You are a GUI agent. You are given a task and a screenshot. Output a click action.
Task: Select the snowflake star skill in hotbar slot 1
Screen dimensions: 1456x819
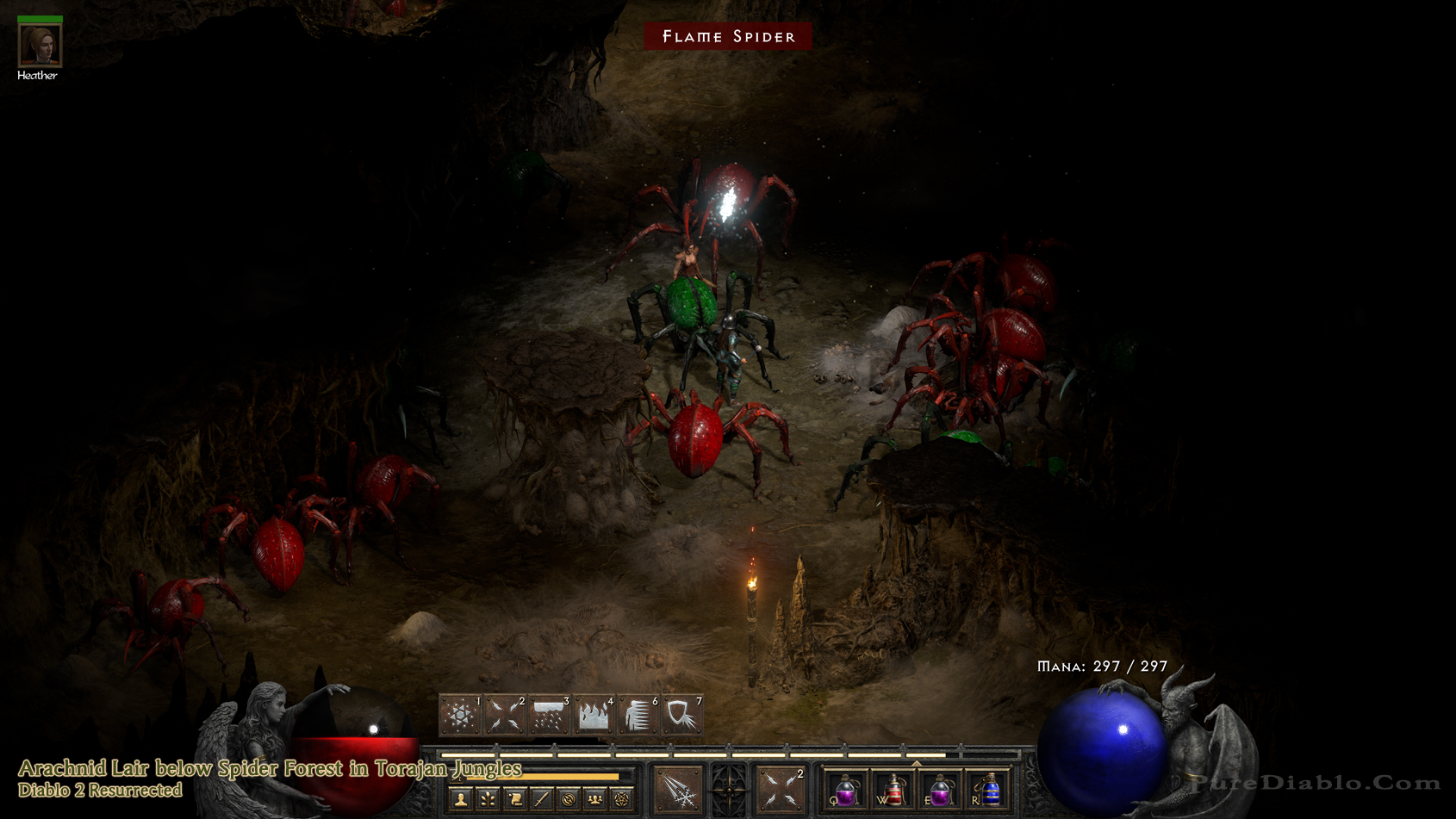[460, 716]
